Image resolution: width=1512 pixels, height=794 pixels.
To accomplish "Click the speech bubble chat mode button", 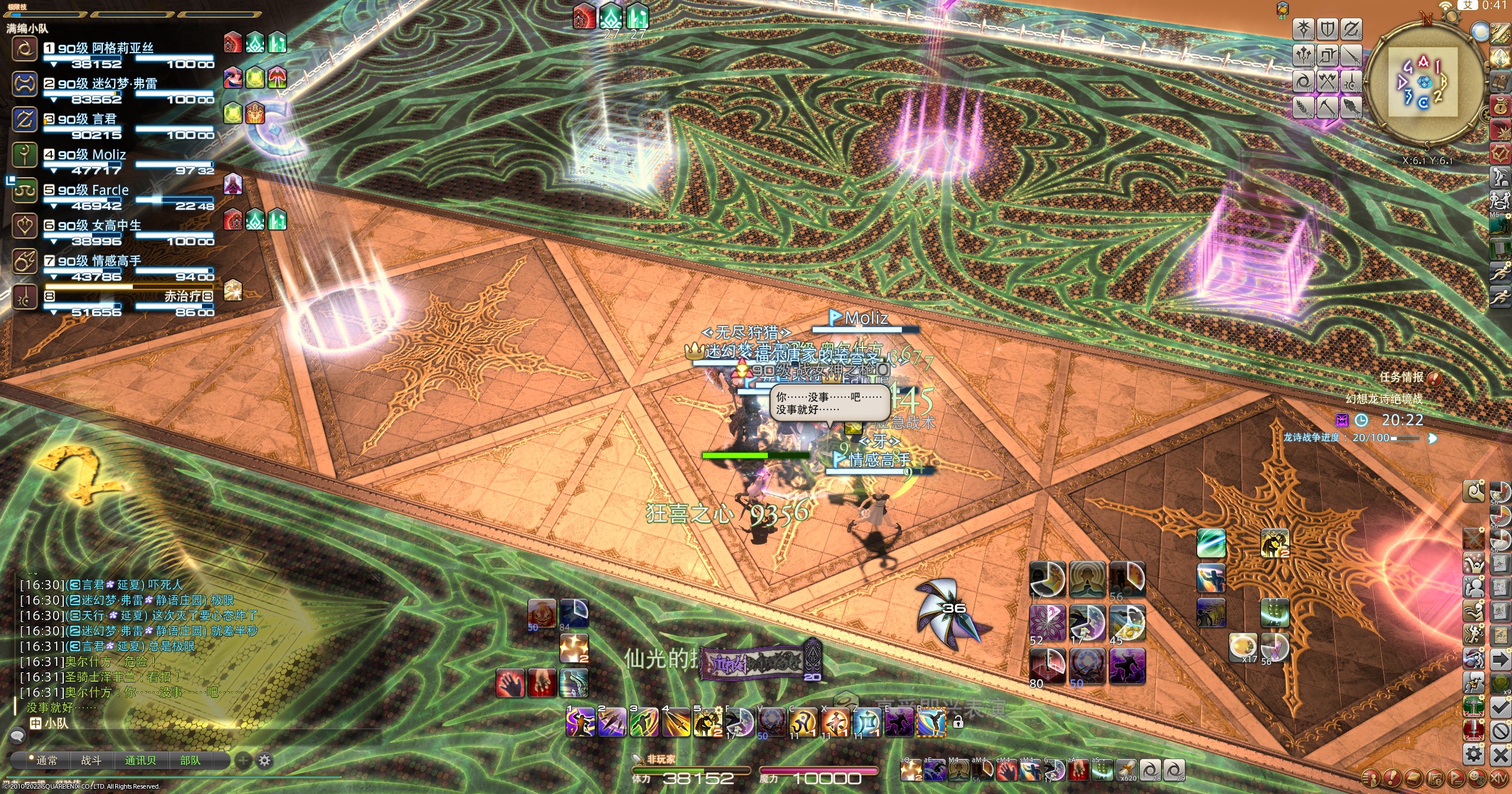I will [17, 736].
